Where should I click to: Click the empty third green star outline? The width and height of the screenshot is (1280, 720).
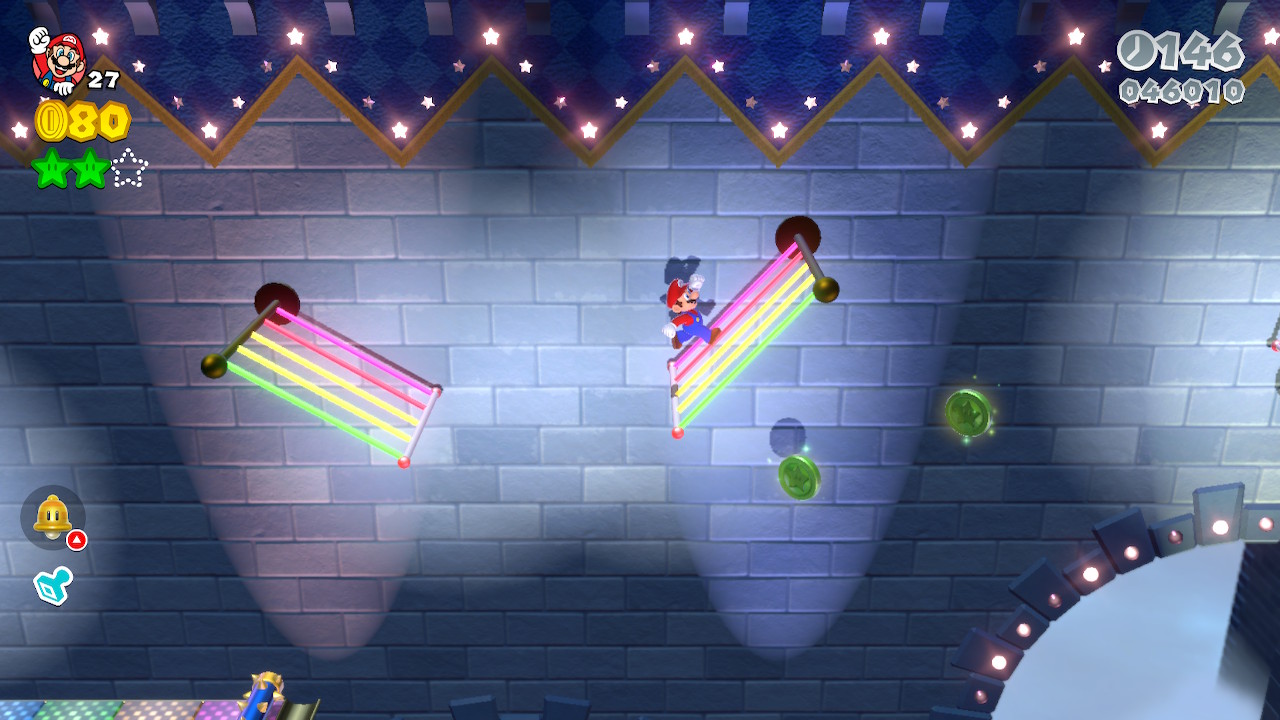tap(129, 169)
